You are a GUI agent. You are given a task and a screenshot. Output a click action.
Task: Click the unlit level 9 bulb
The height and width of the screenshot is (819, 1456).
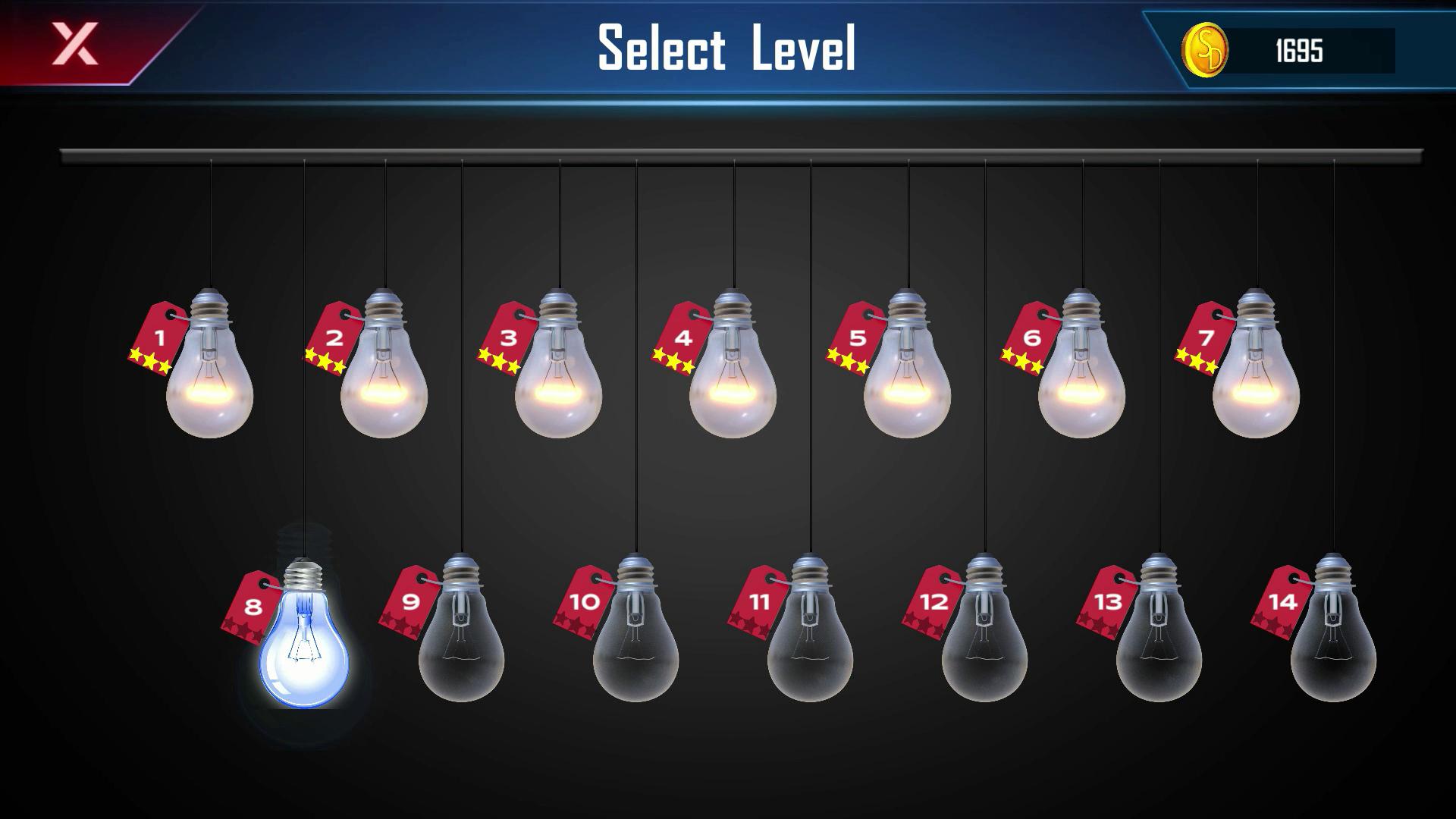[x=461, y=643]
